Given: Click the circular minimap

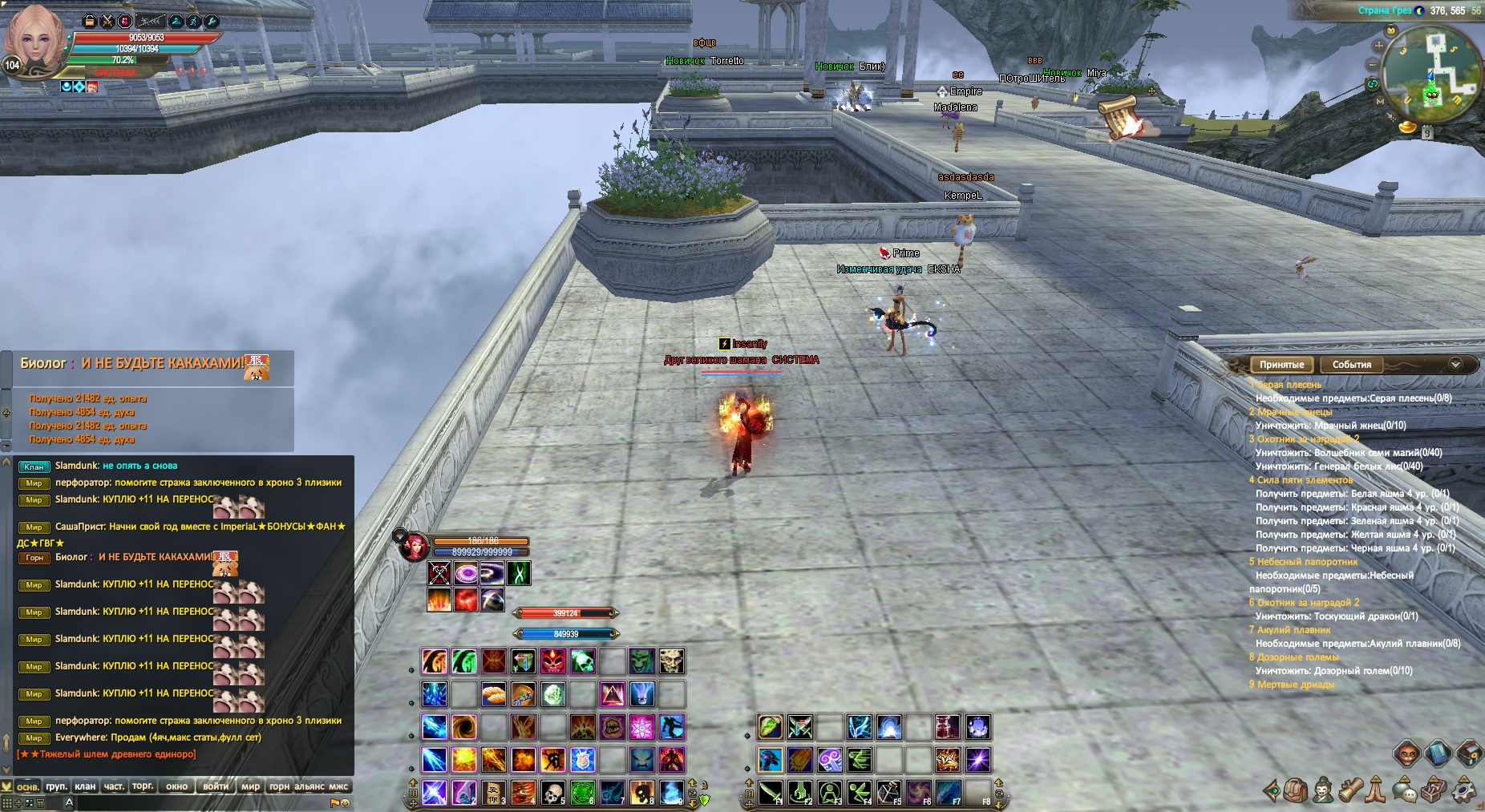Looking at the screenshot, I should pos(1432,76).
